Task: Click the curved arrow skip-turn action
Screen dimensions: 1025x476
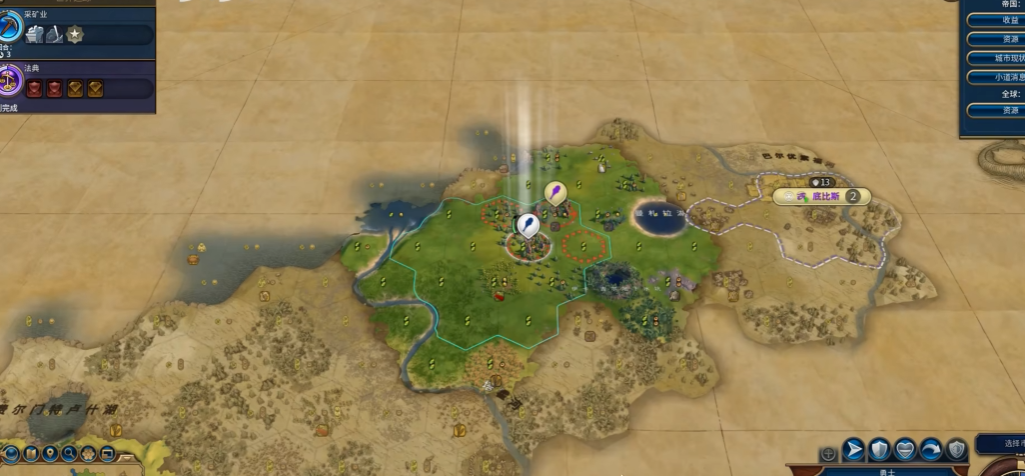Action: (931, 449)
